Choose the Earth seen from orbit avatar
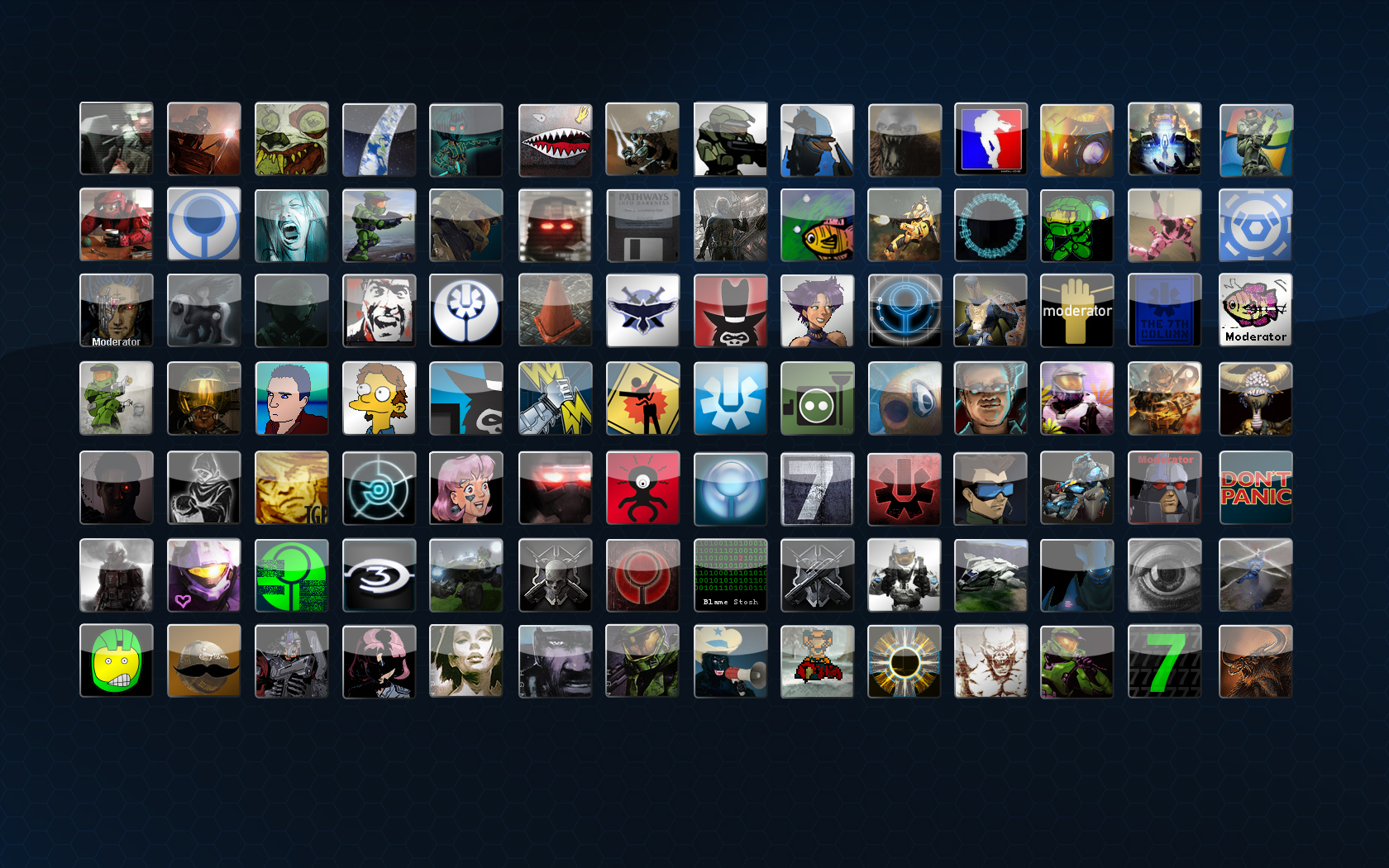Viewport: 1389px width, 868px height. point(379,139)
